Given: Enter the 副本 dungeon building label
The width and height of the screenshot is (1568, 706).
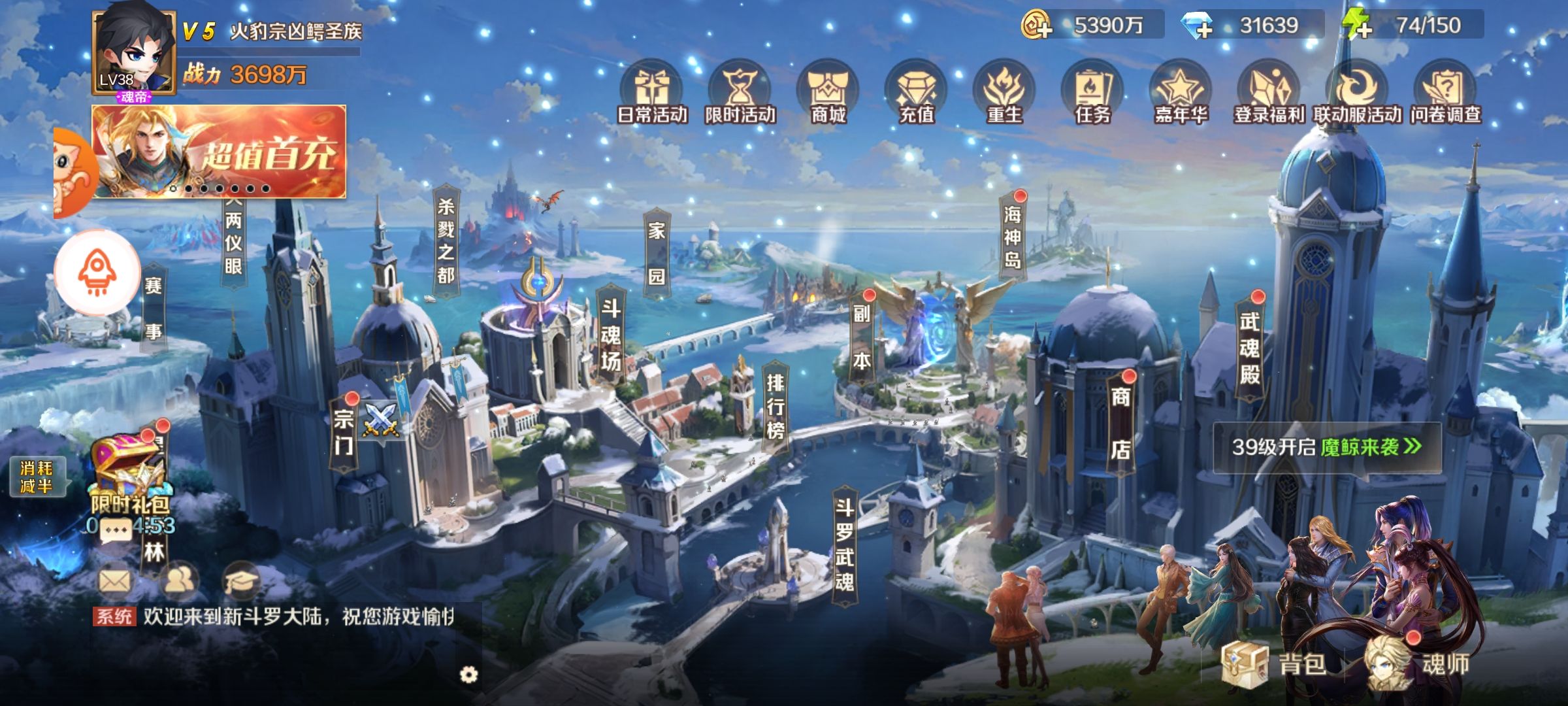Looking at the screenshot, I should click(x=862, y=337).
